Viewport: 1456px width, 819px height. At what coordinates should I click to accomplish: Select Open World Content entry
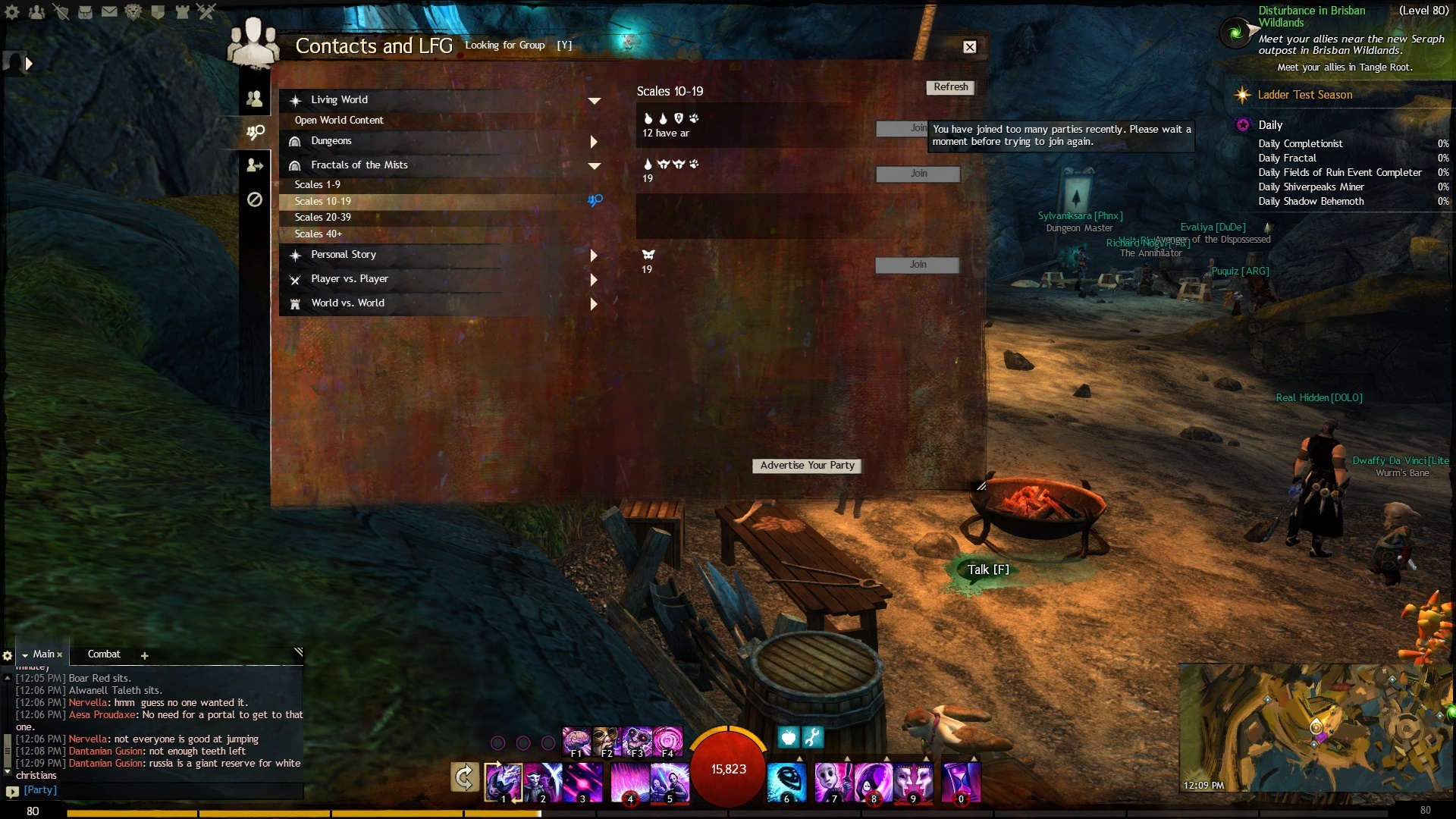point(339,121)
